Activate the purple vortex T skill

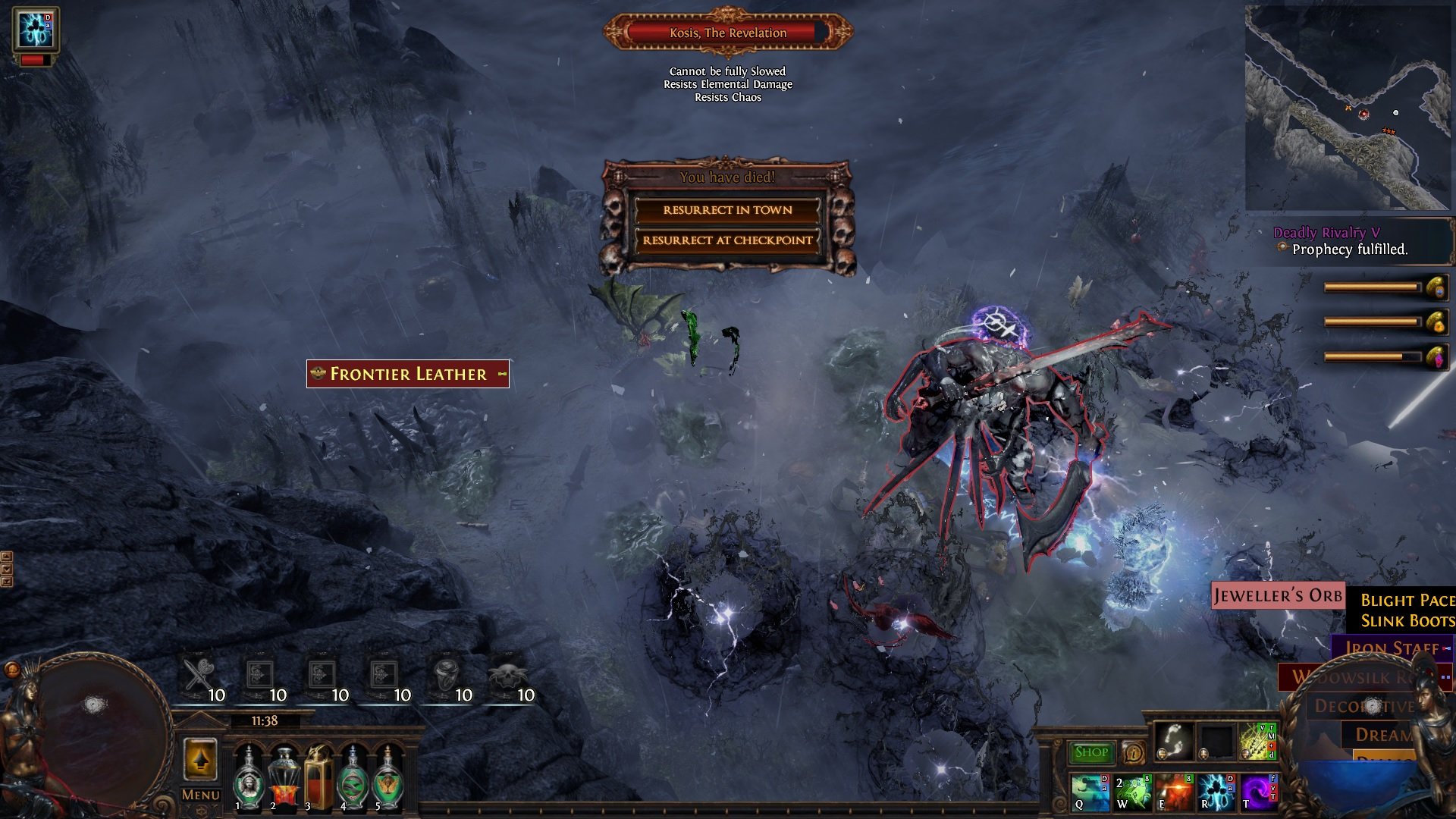(1257, 792)
